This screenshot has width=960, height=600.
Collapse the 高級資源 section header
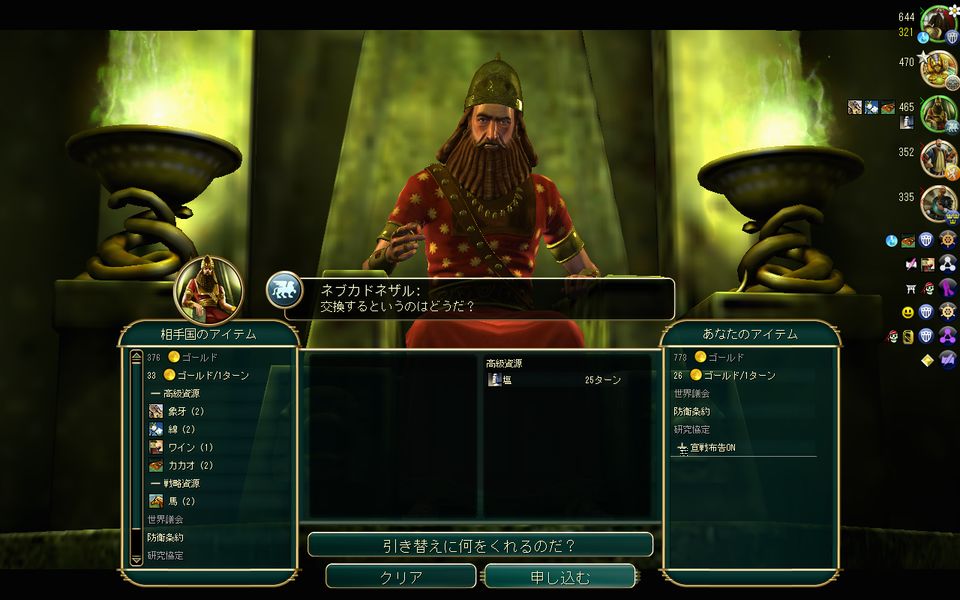(180, 393)
